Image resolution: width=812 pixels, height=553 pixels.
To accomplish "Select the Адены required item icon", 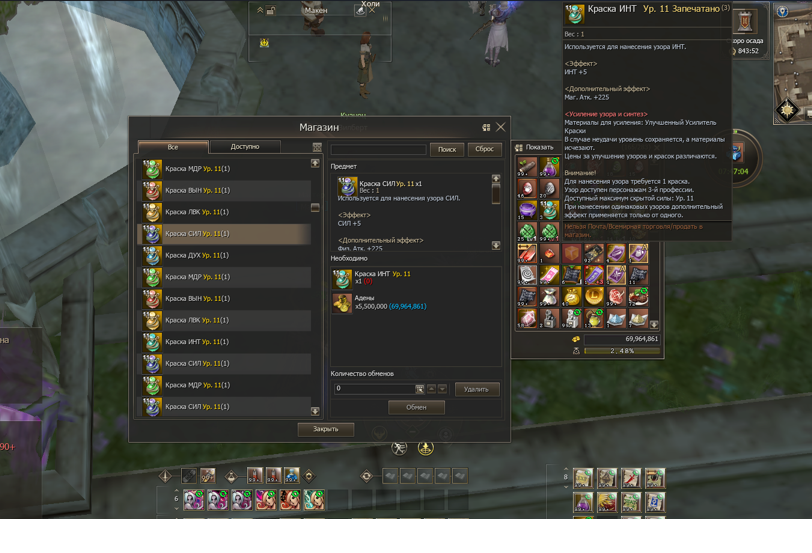I will (x=342, y=302).
